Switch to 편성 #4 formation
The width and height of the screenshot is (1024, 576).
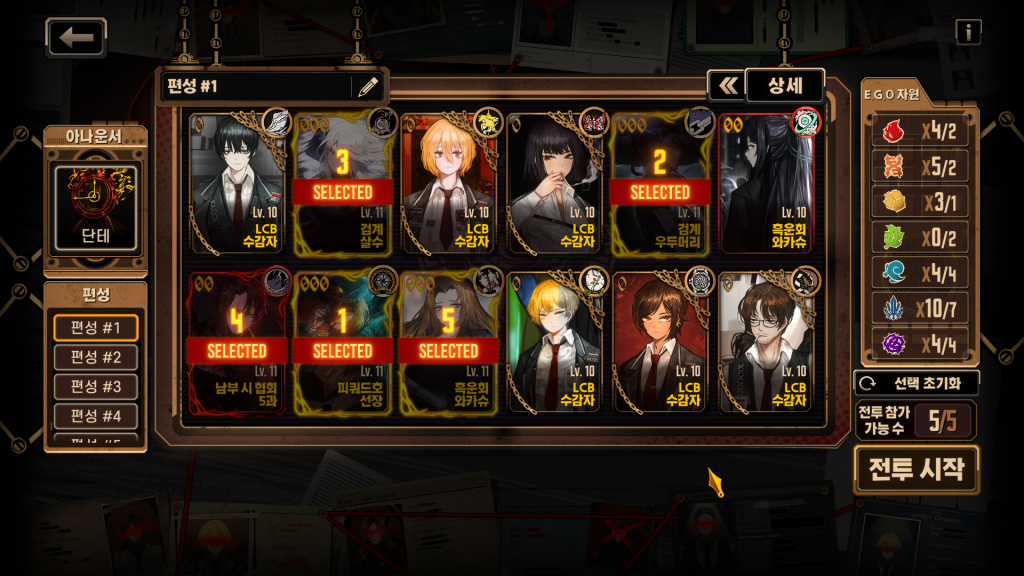96,416
